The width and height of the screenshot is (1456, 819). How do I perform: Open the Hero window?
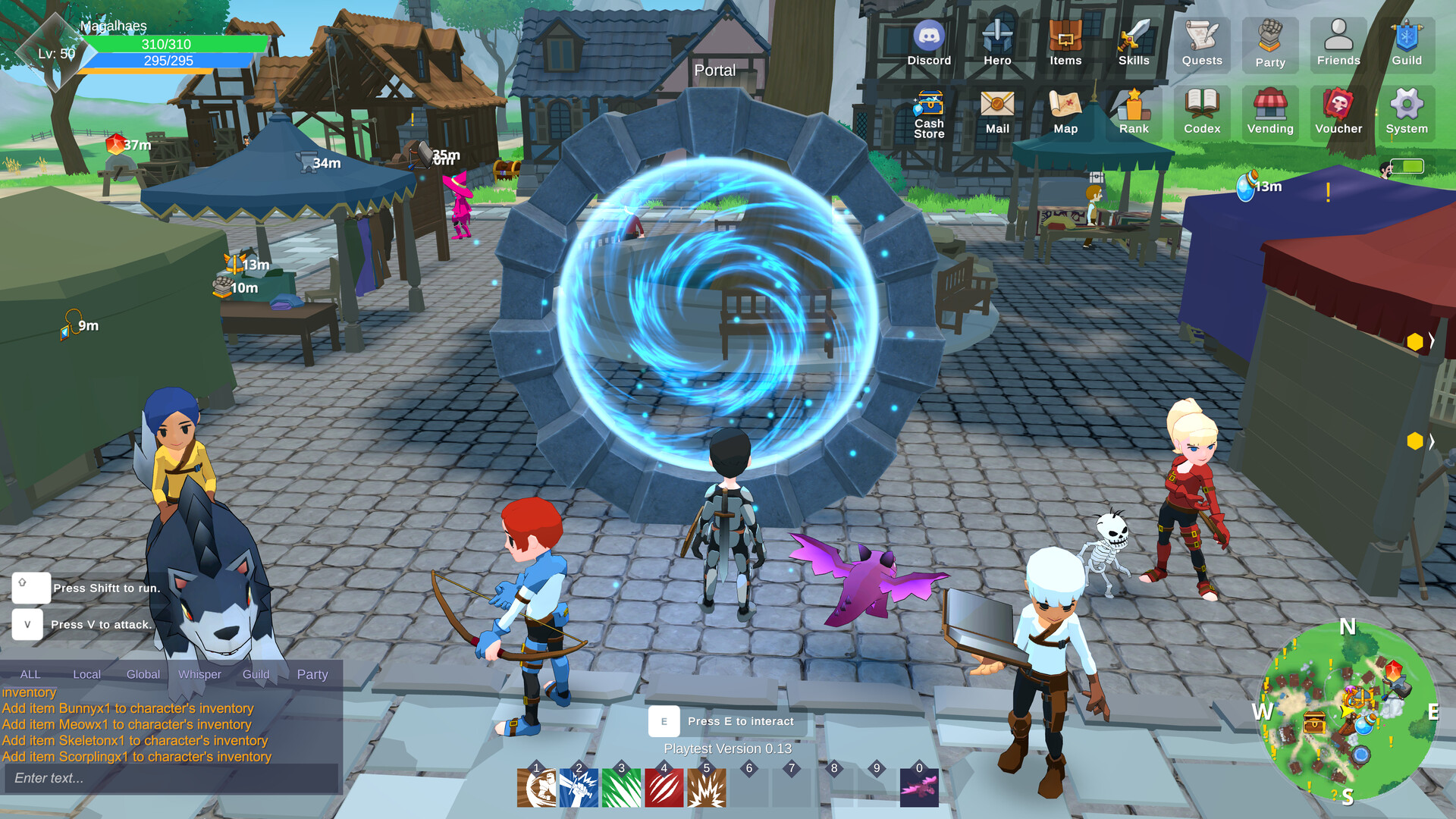click(997, 43)
